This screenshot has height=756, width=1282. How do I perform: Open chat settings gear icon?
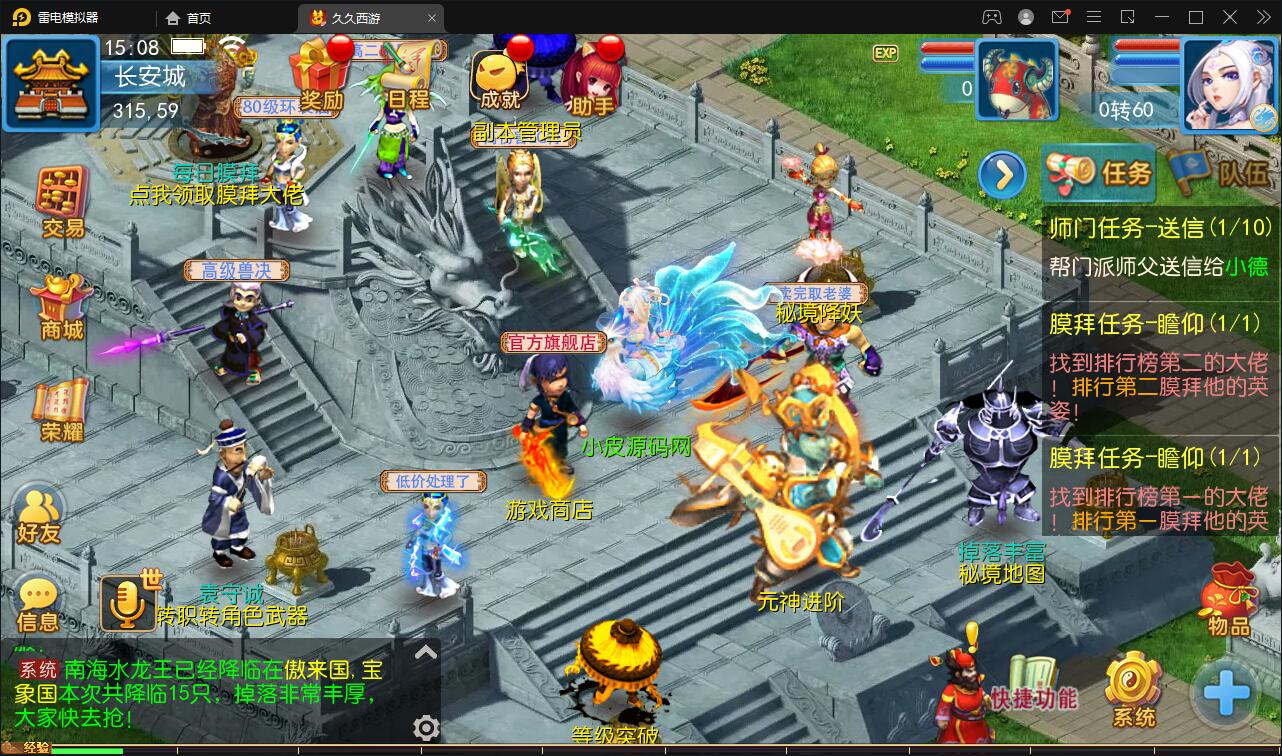tap(426, 728)
